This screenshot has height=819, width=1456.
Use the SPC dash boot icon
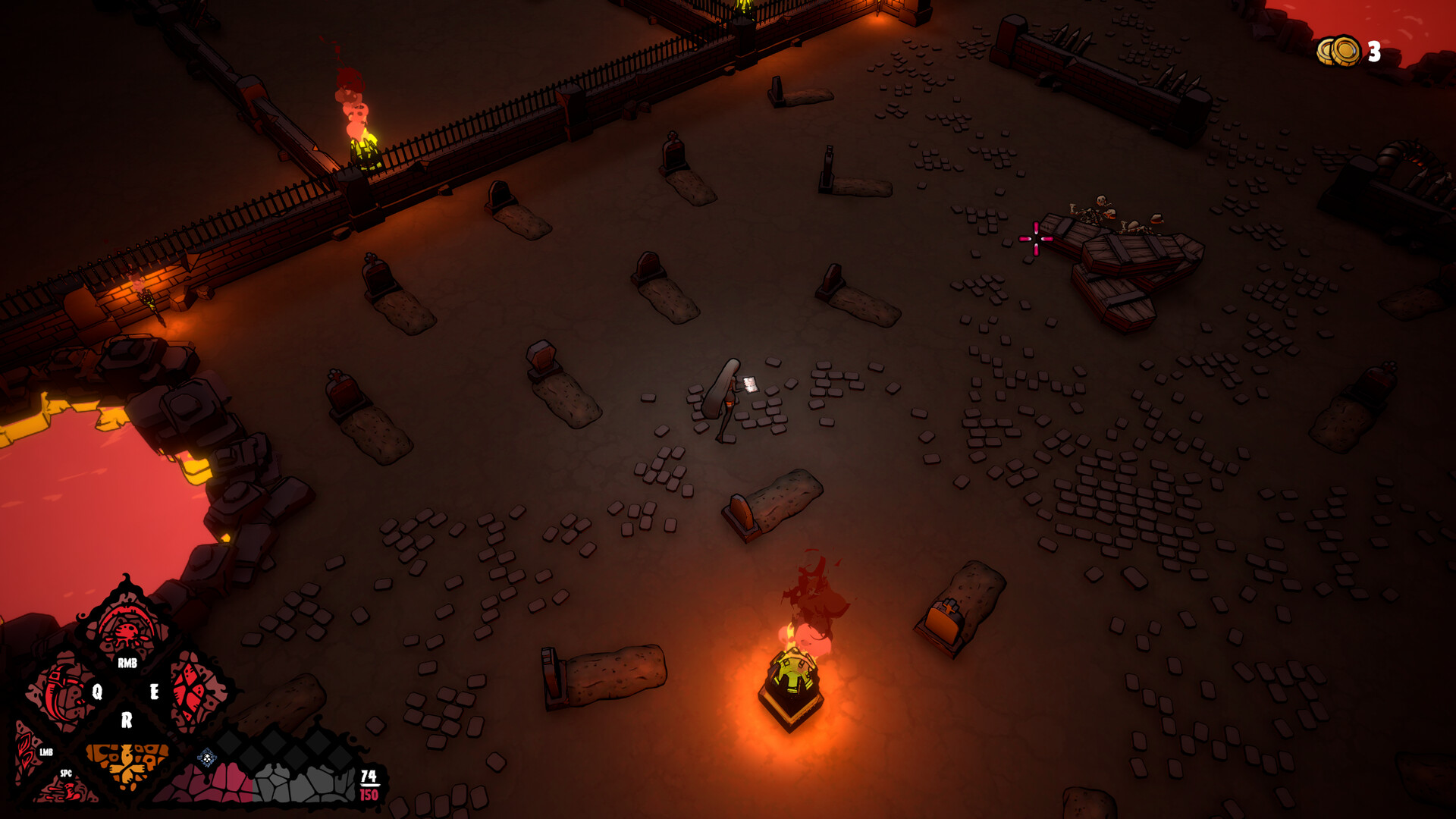tap(70, 790)
